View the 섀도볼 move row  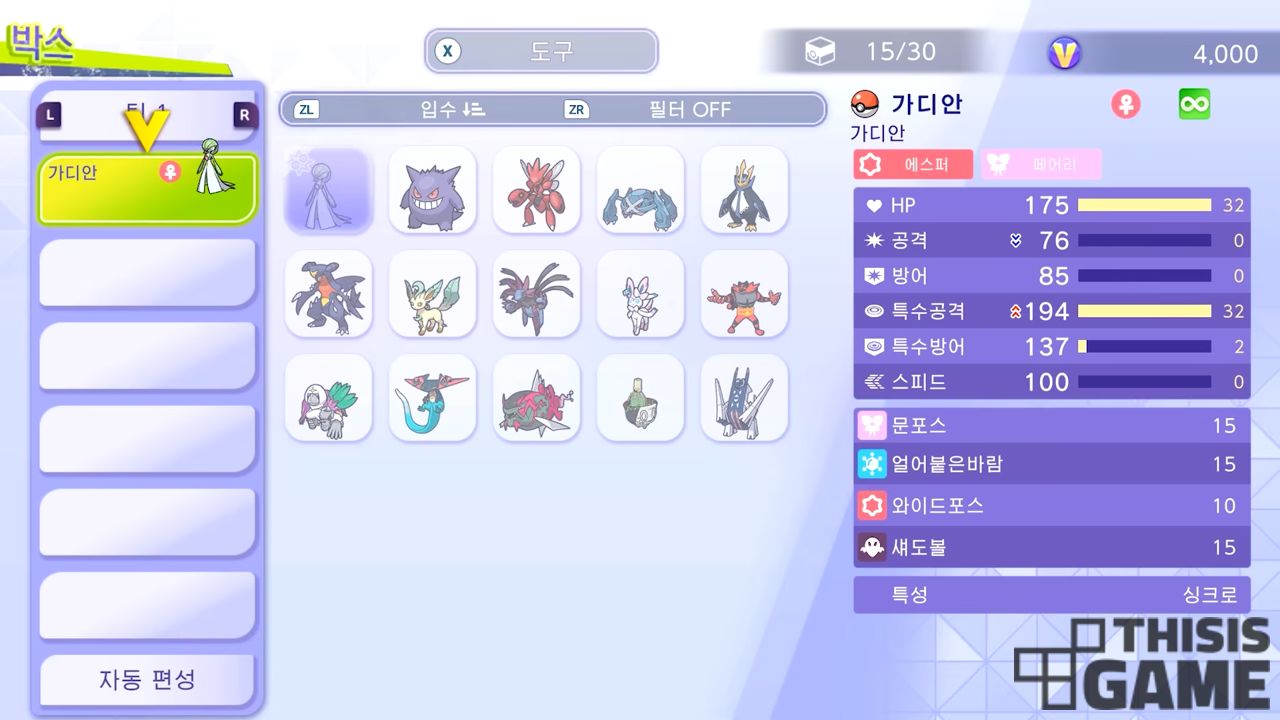[x=1051, y=547]
